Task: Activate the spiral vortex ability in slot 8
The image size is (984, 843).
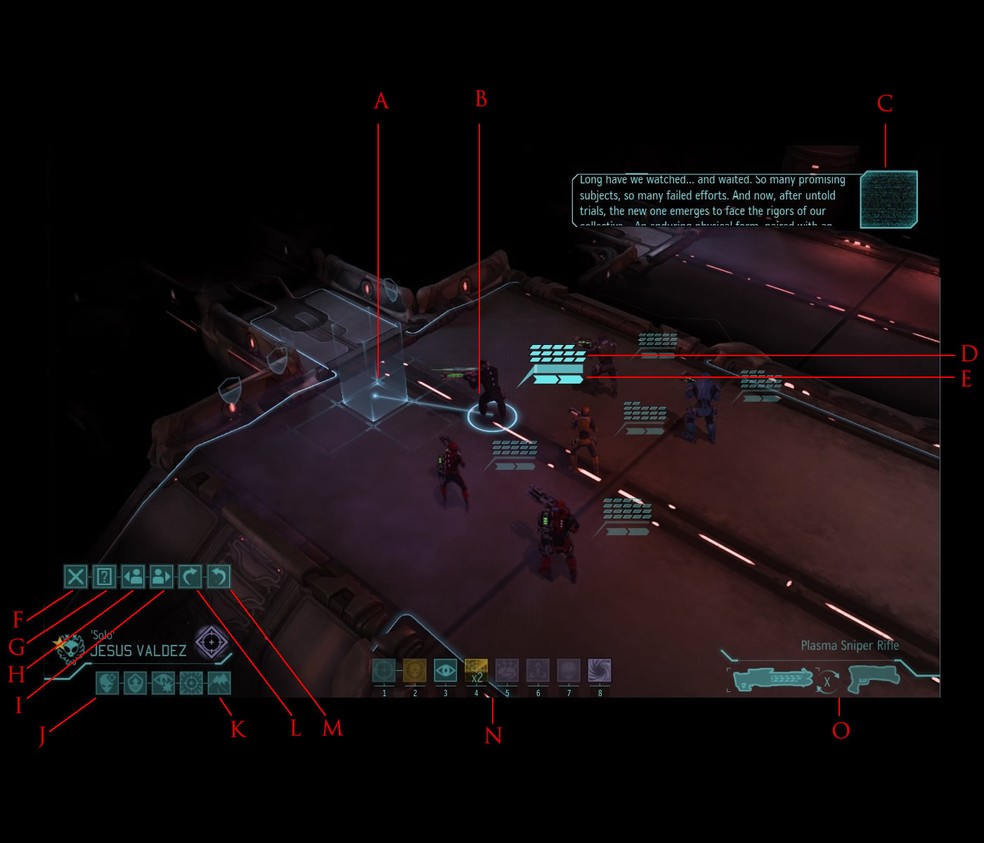Action: (x=599, y=671)
